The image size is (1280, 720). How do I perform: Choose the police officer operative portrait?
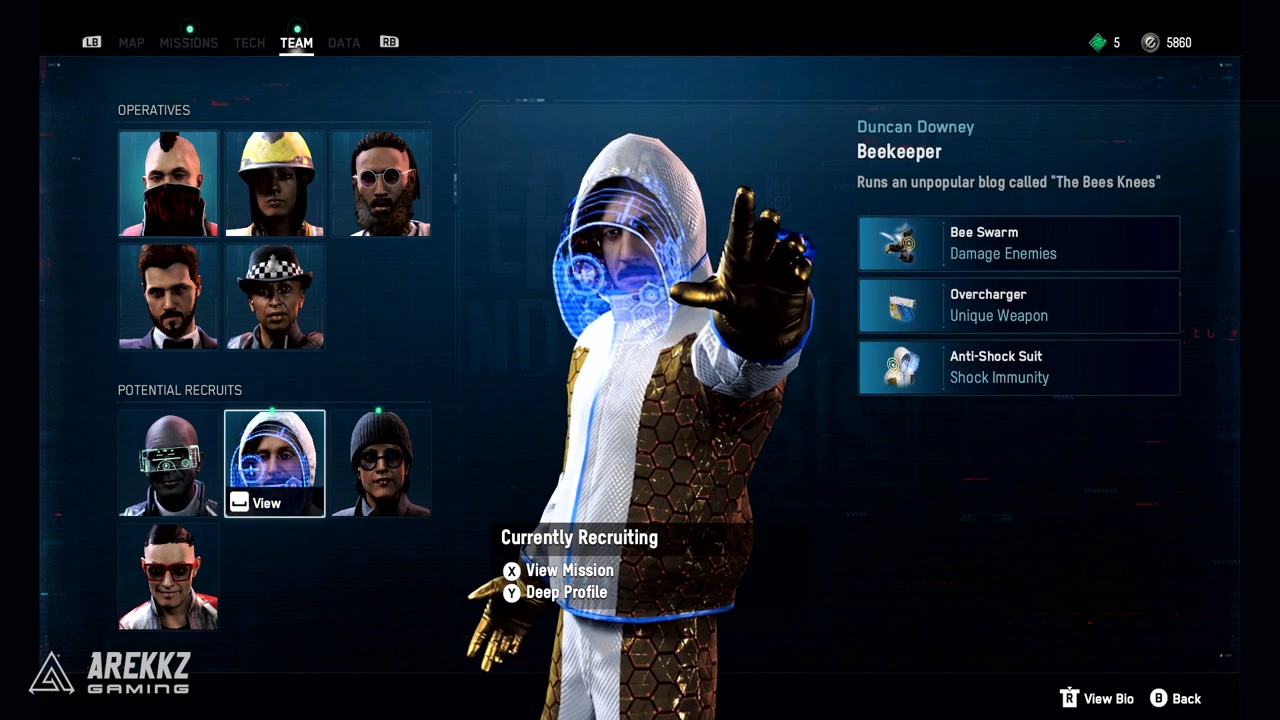(x=275, y=297)
